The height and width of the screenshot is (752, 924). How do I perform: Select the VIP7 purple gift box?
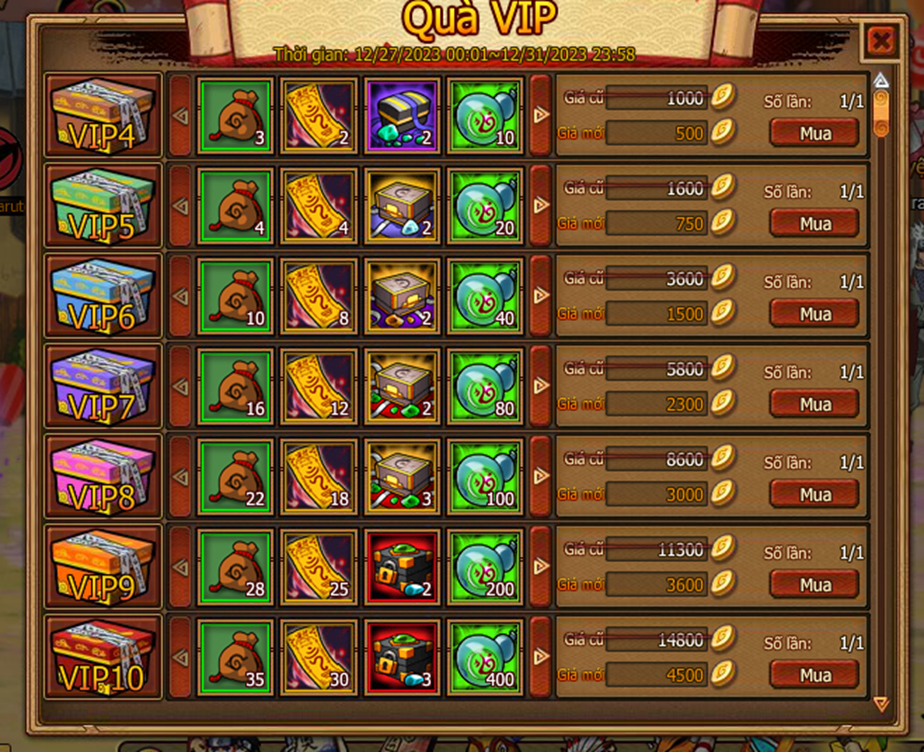pos(103,385)
